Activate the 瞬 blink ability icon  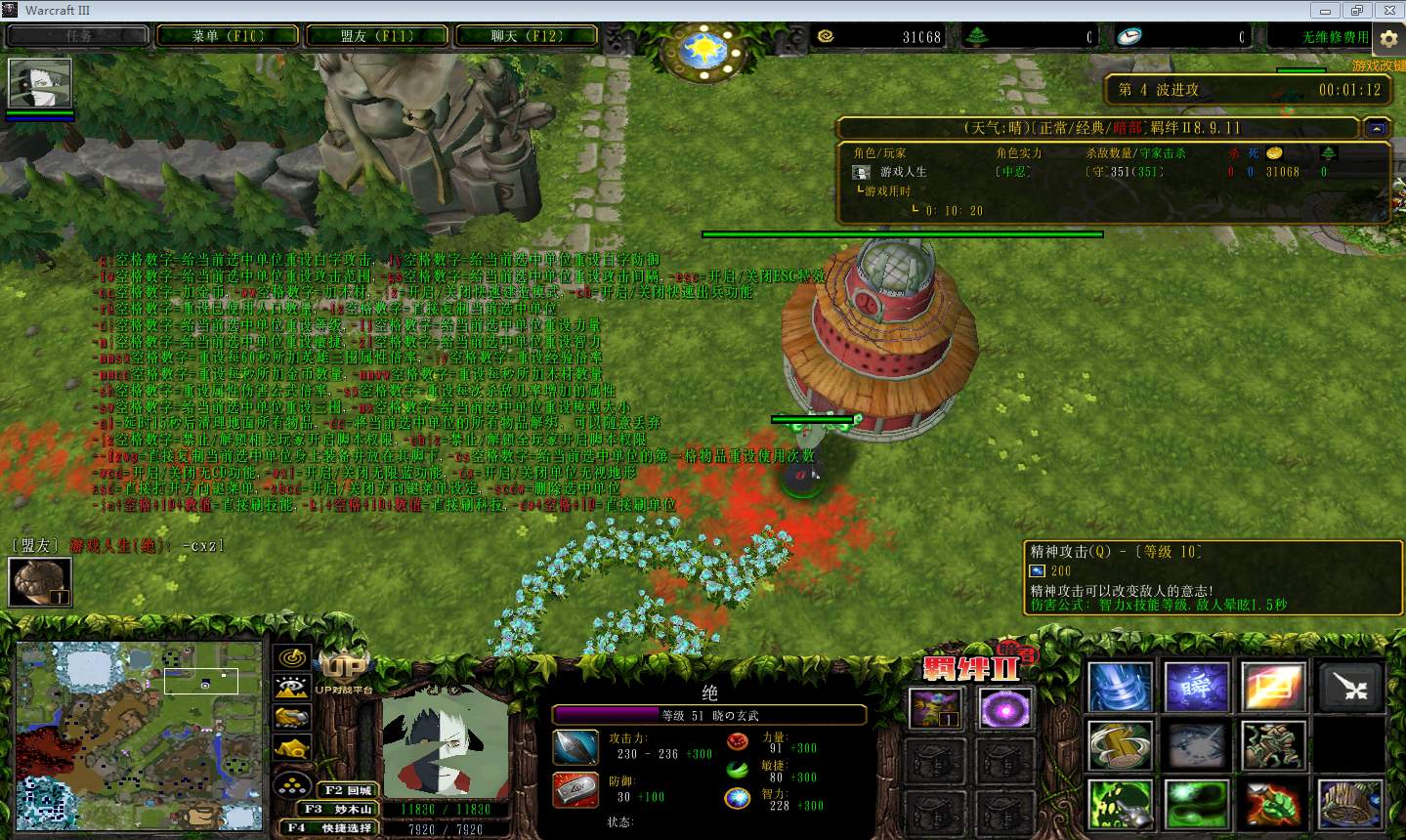click(1197, 687)
